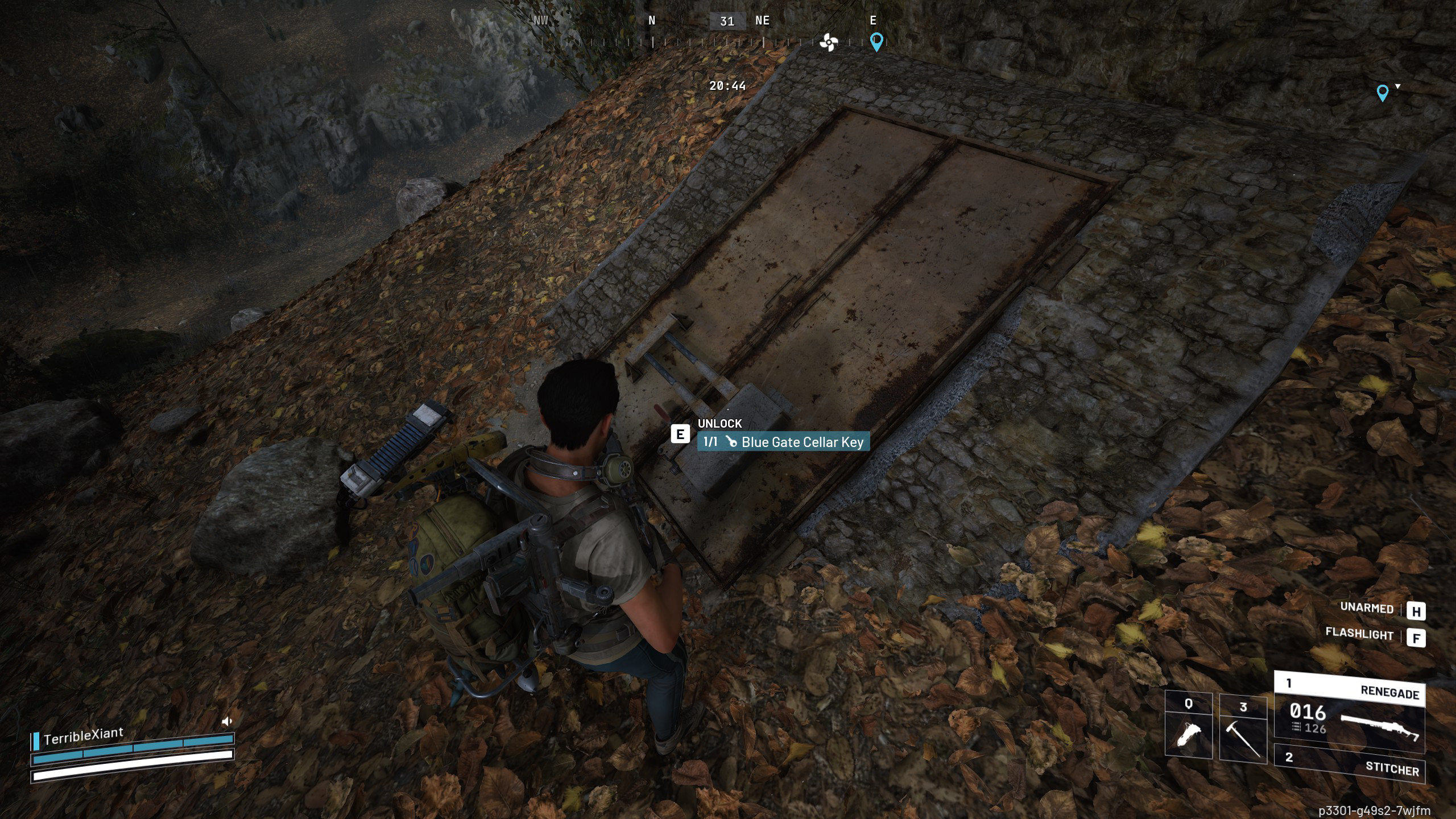Image resolution: width=1456 pixels, height=819 pixels.
Task: Toggle the Flashlight label
Action: pos(1359,634)
